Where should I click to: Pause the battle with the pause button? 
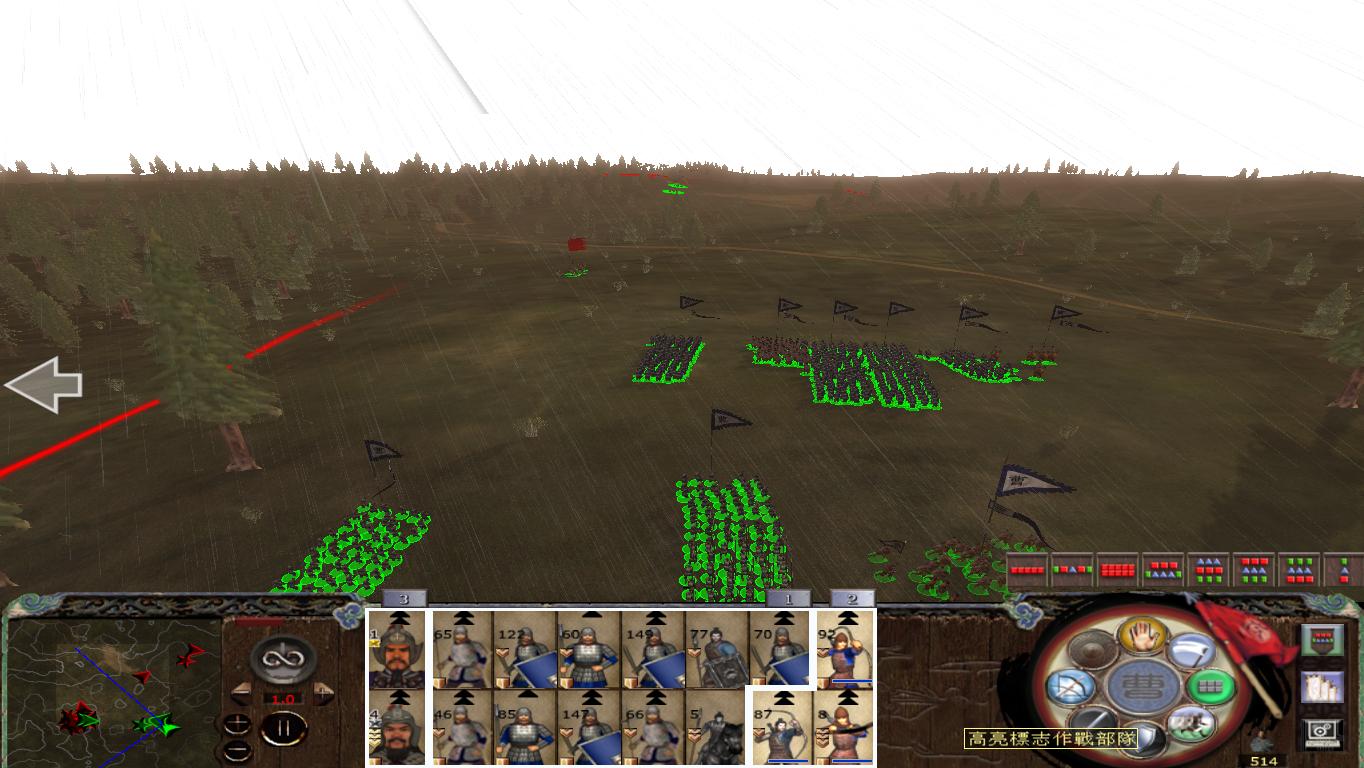[283, 727]
